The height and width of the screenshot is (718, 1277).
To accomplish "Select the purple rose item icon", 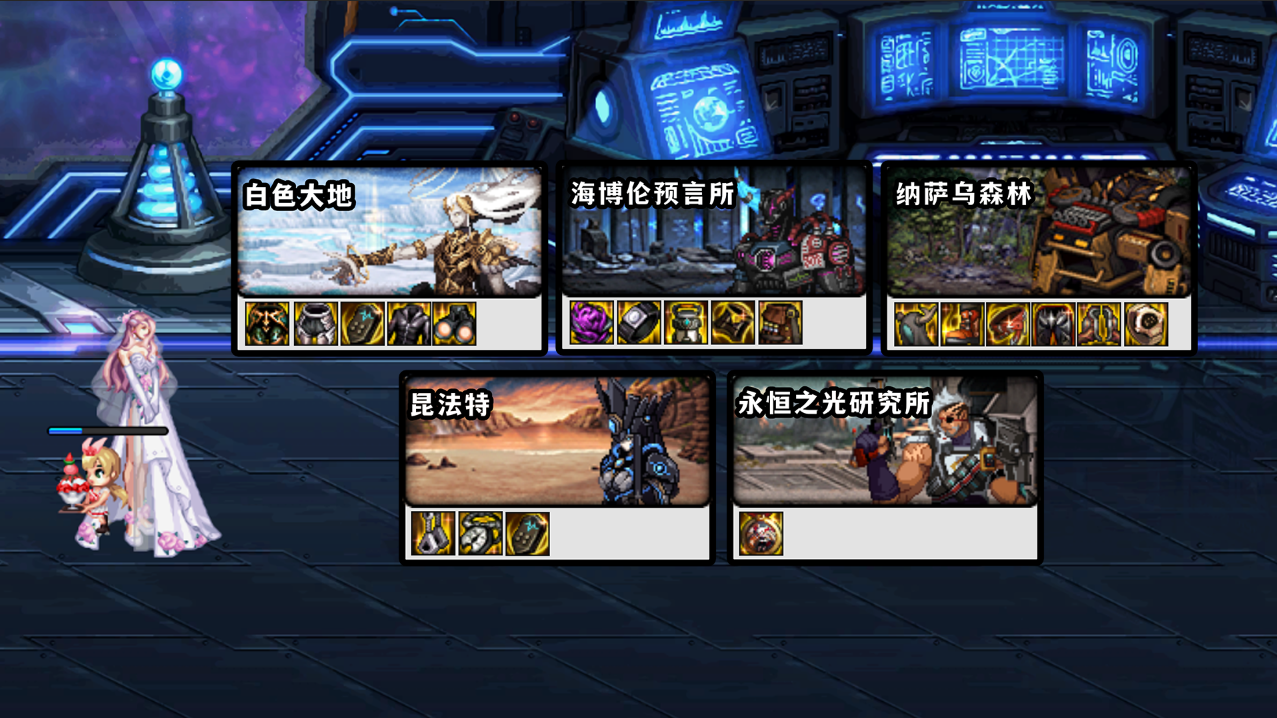I will click(591, 324).
